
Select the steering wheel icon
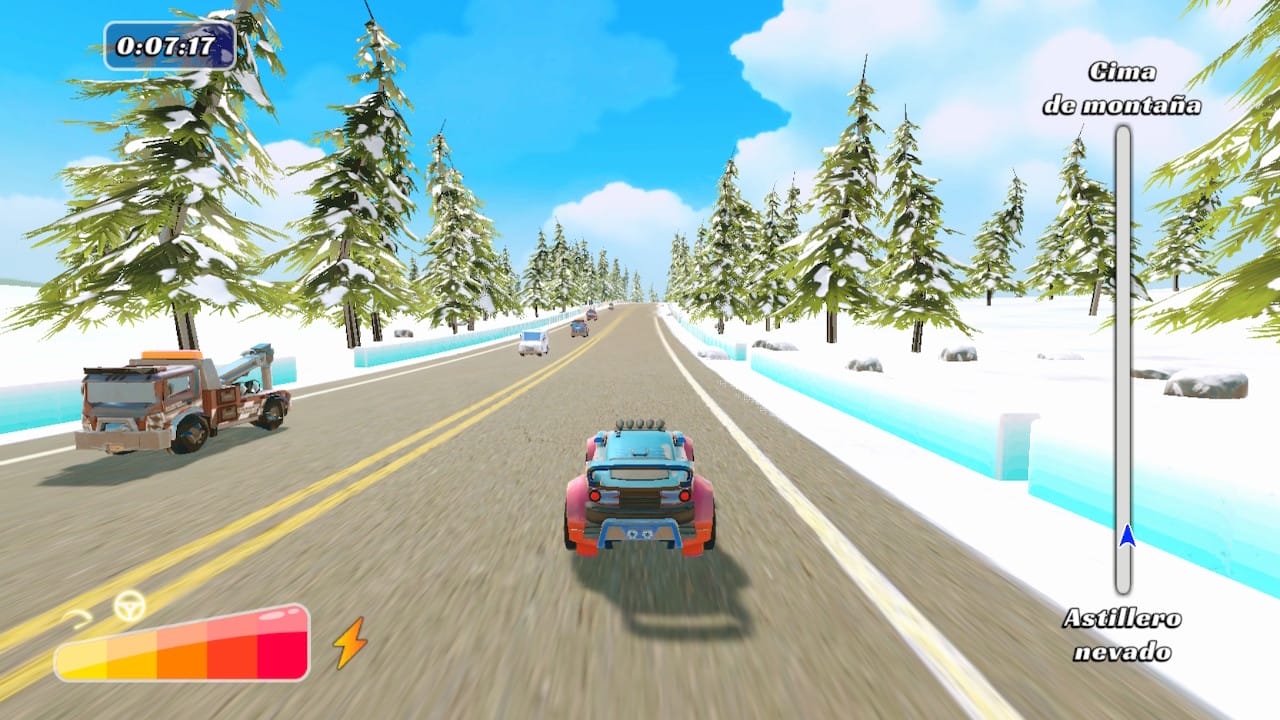[x=129, y=605]
